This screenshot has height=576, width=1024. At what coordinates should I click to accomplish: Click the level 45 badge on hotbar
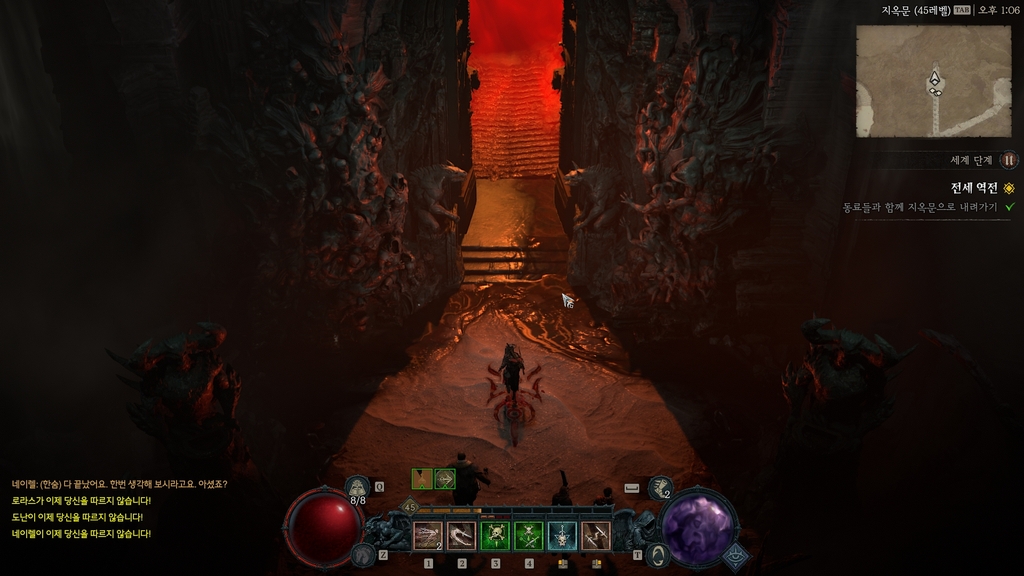pyautogui.click(x=408, y=507)
